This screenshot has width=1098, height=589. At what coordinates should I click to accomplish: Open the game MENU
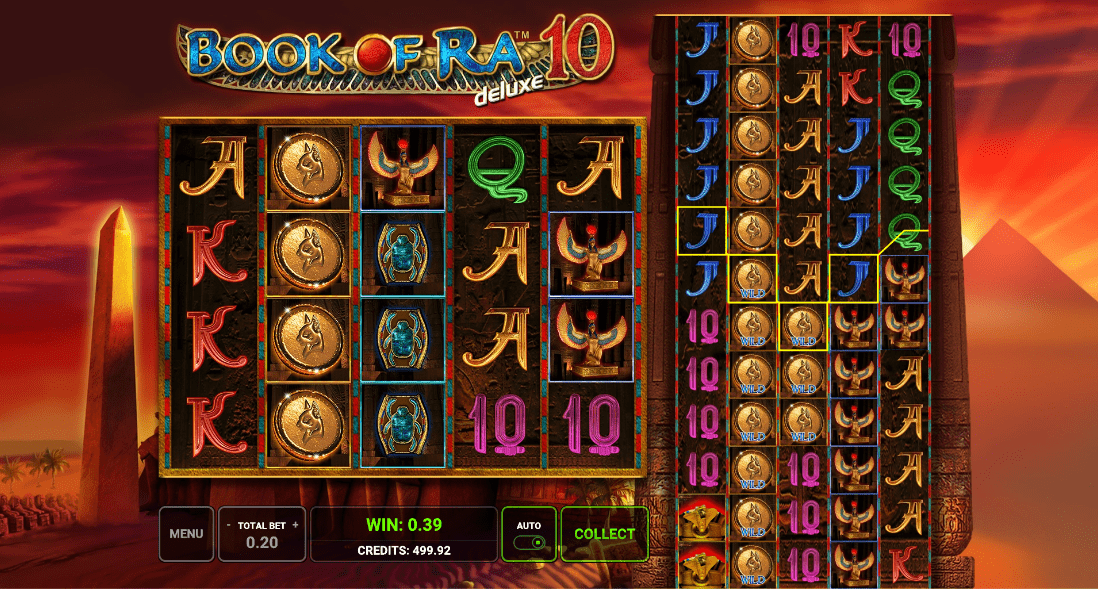point(186,534)
